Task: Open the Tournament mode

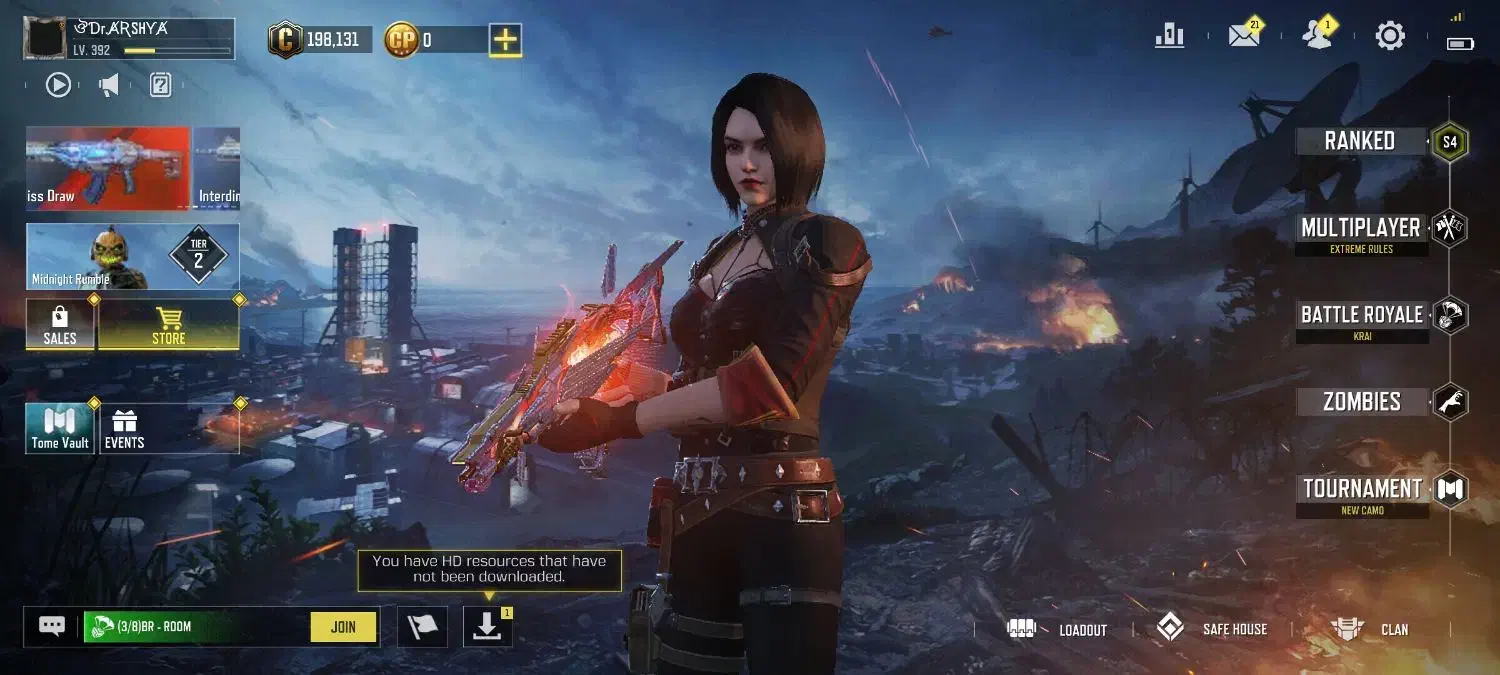Action: (x=1362, y=489)
